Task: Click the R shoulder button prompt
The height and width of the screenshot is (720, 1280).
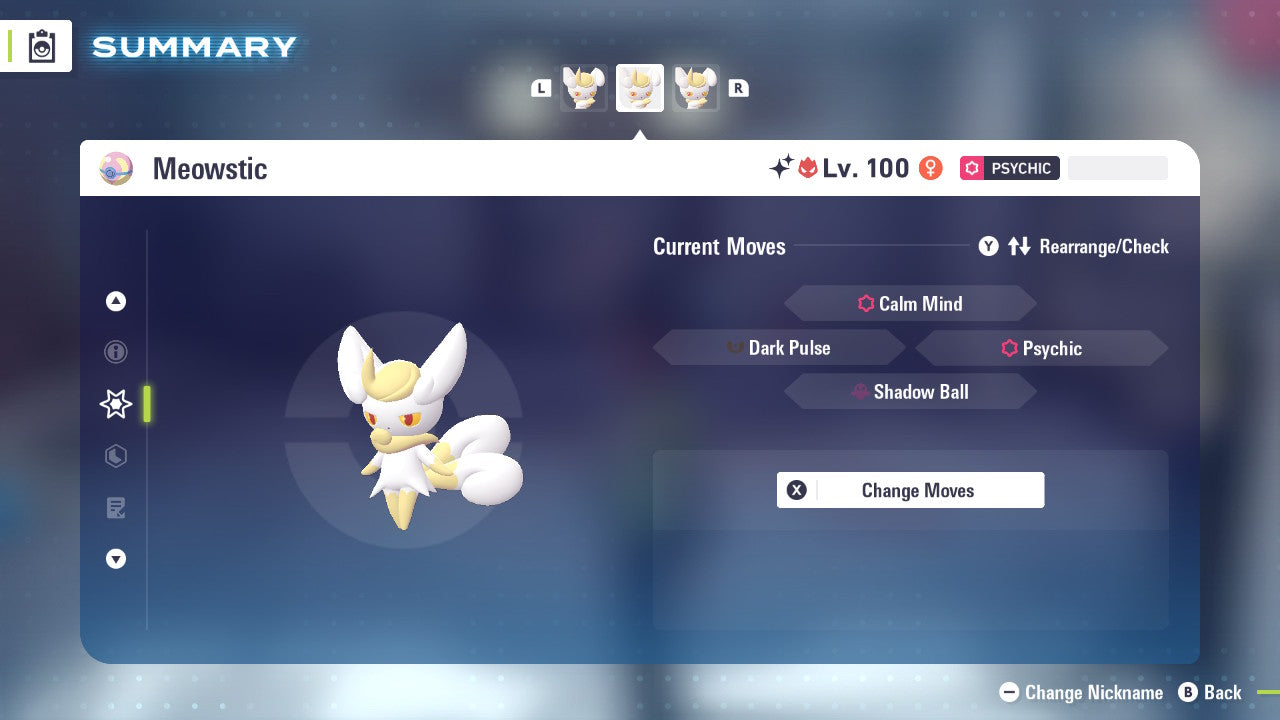Action: click(738, 88)
